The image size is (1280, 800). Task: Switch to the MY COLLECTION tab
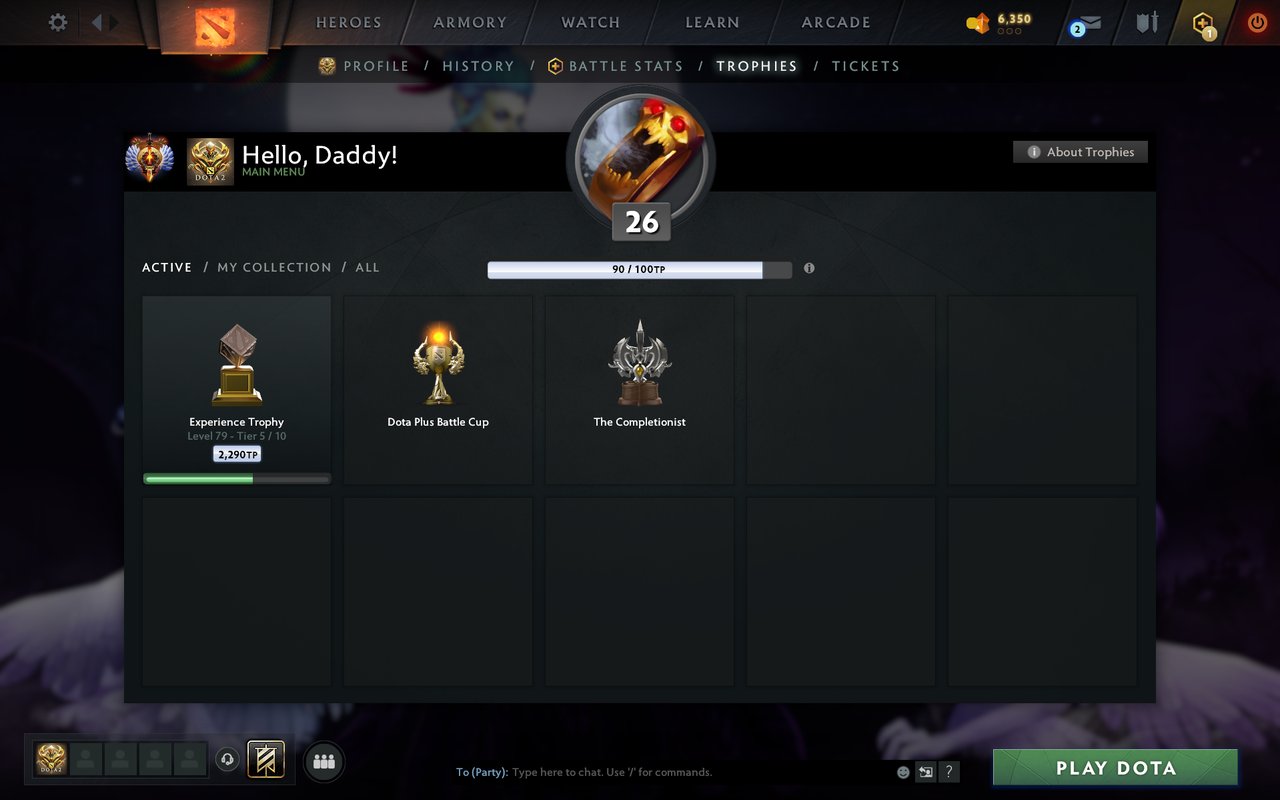pyautogui.click(x=274, y=267)
